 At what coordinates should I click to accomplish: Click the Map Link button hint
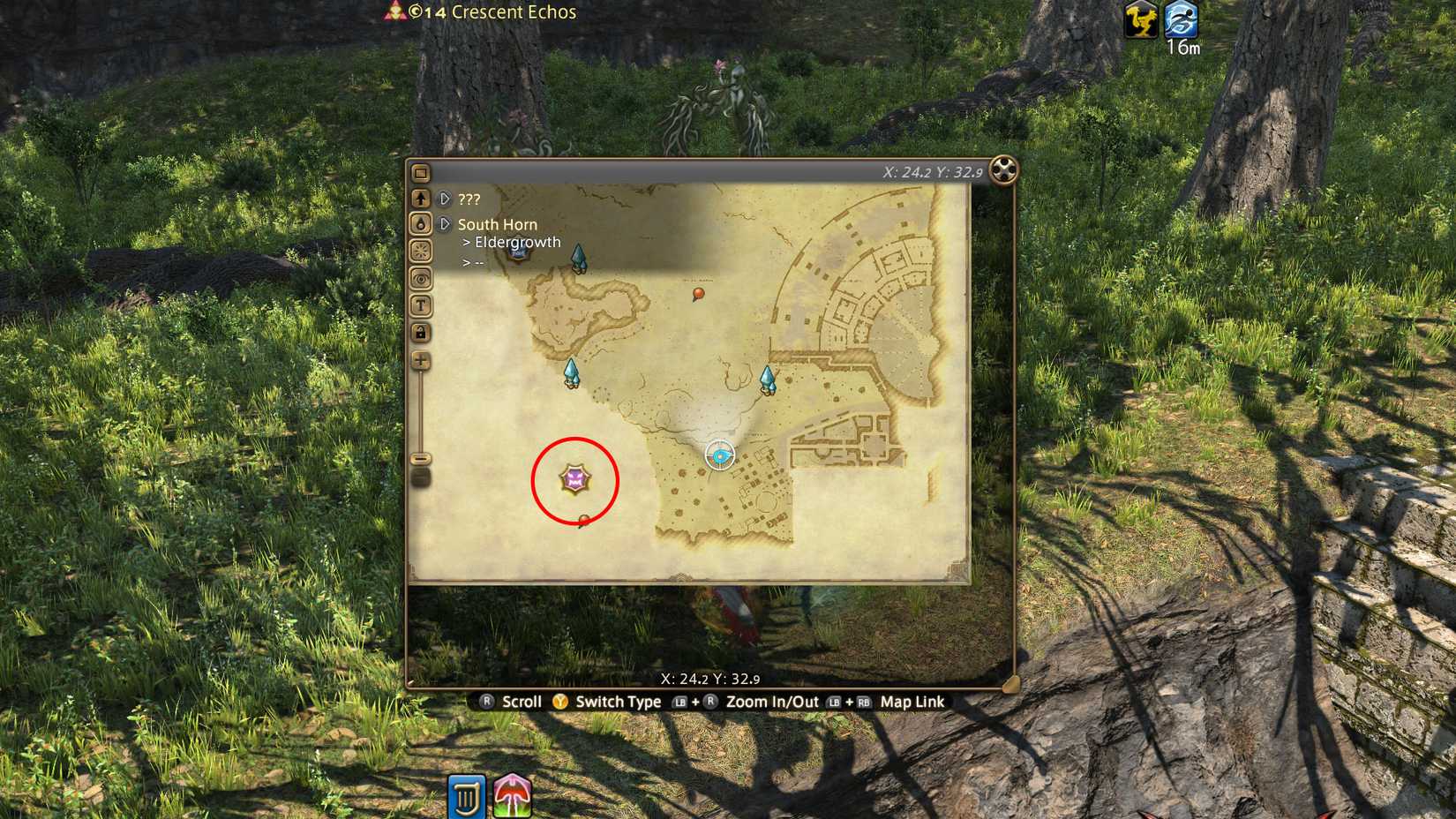tap(911, 702)
